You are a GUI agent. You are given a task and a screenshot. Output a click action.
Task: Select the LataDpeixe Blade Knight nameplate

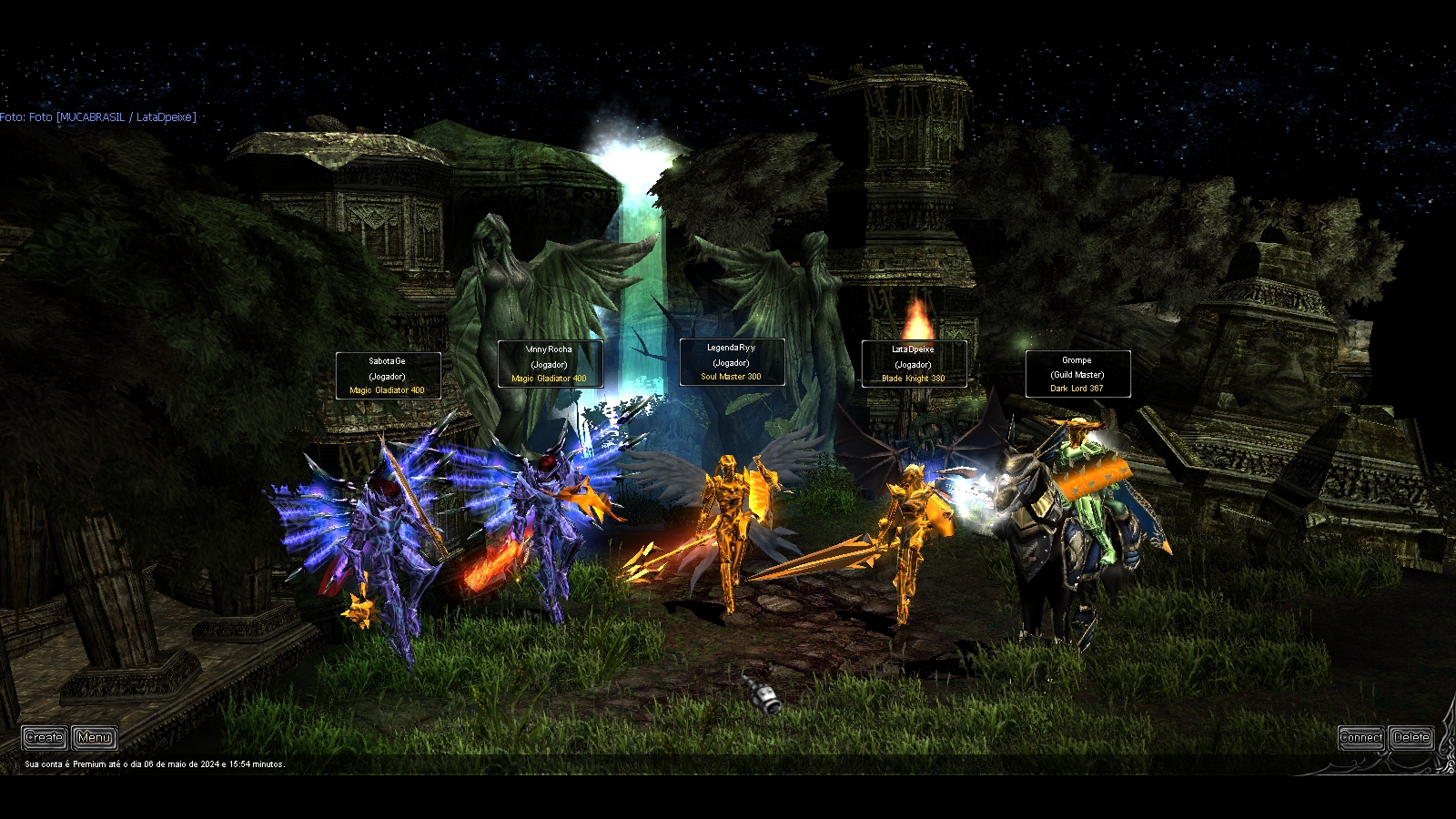(914, 364)
